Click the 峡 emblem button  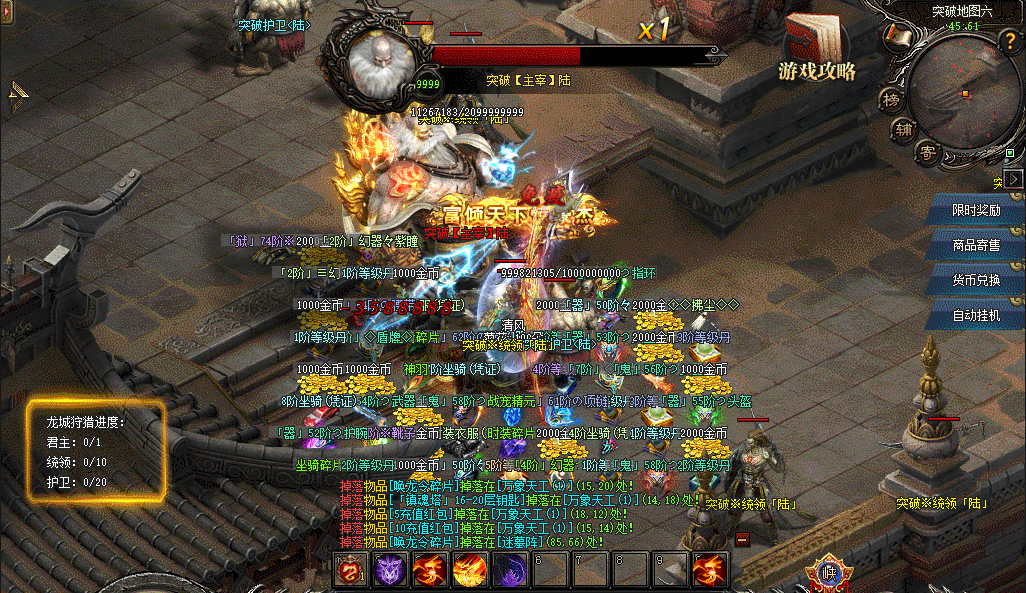click(828, 573)
